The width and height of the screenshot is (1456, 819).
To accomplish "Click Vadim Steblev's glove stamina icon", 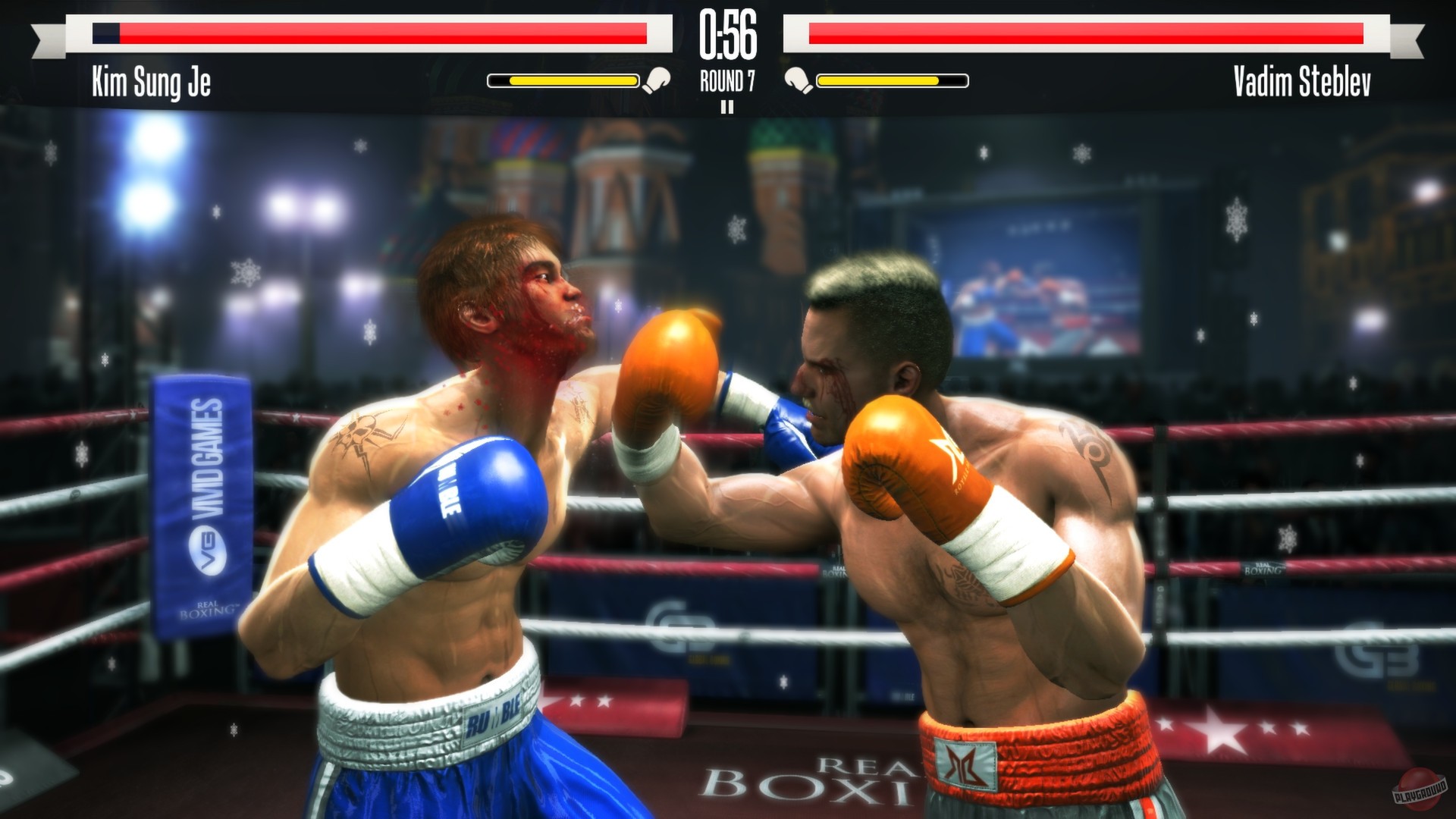I will coord(799,77).
